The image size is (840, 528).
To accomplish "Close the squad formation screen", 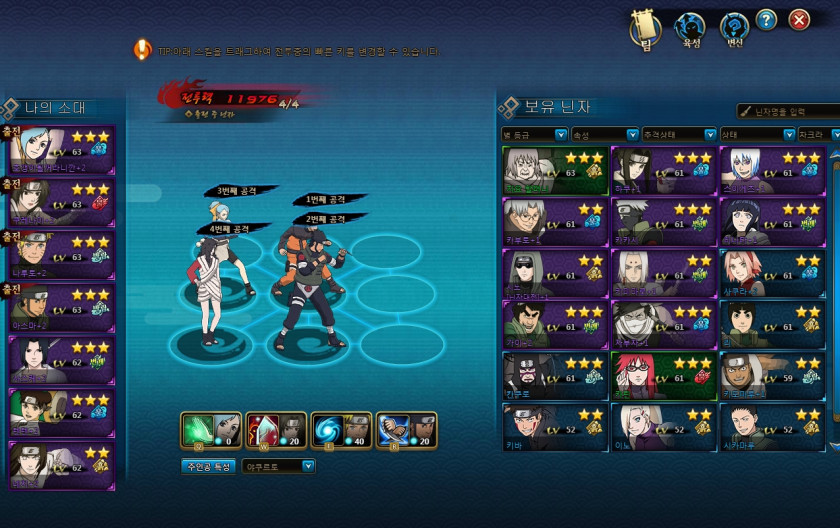I will coord(798,19).
